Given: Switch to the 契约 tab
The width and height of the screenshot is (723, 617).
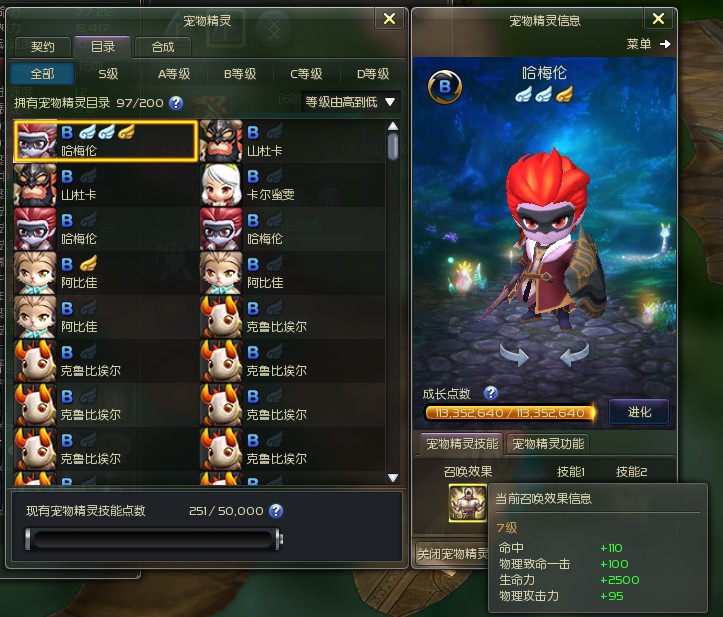Looking at the screenshot, I should (43, 47).
